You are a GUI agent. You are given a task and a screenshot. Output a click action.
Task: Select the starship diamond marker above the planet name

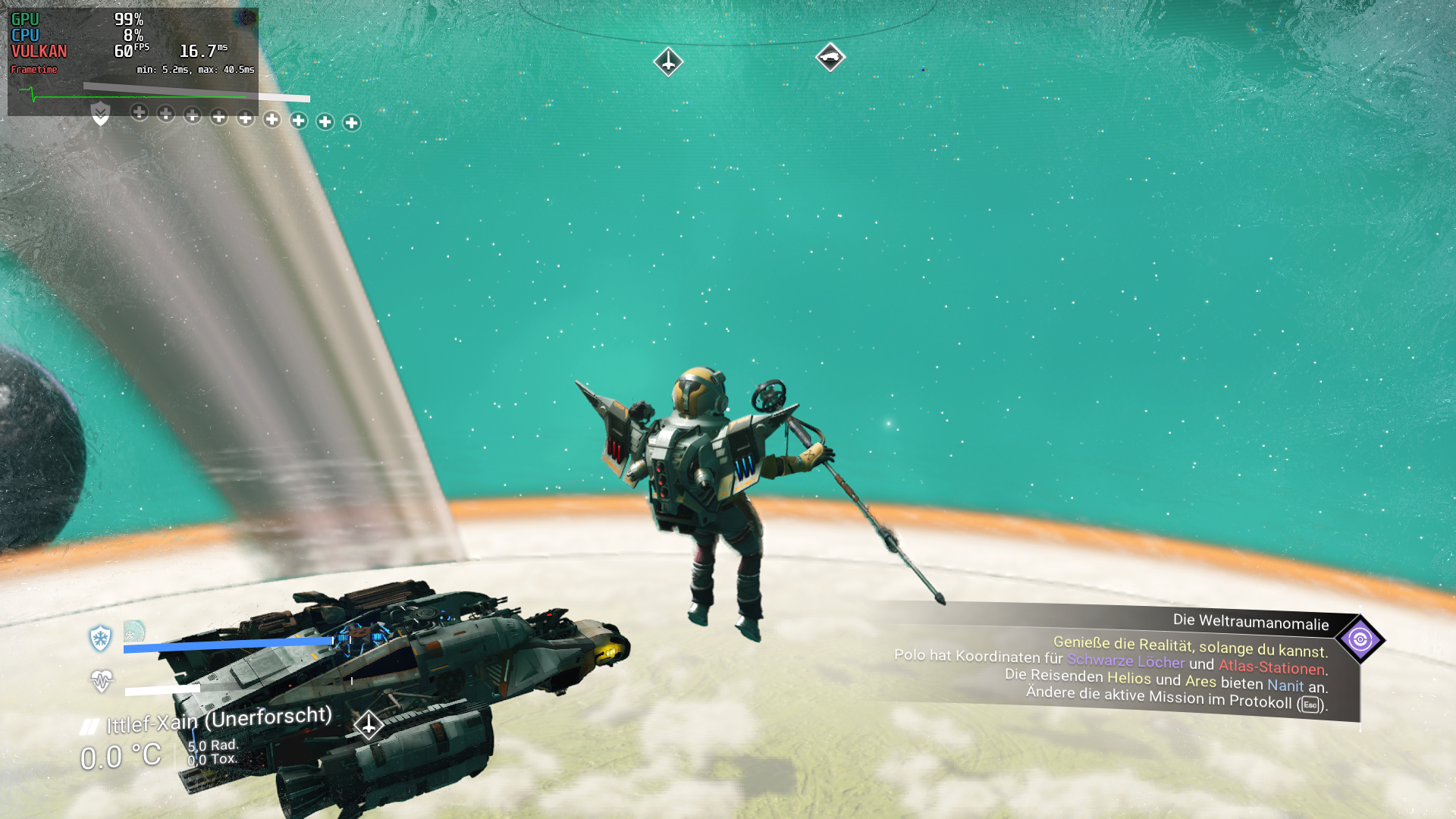[x=369, y=725]
